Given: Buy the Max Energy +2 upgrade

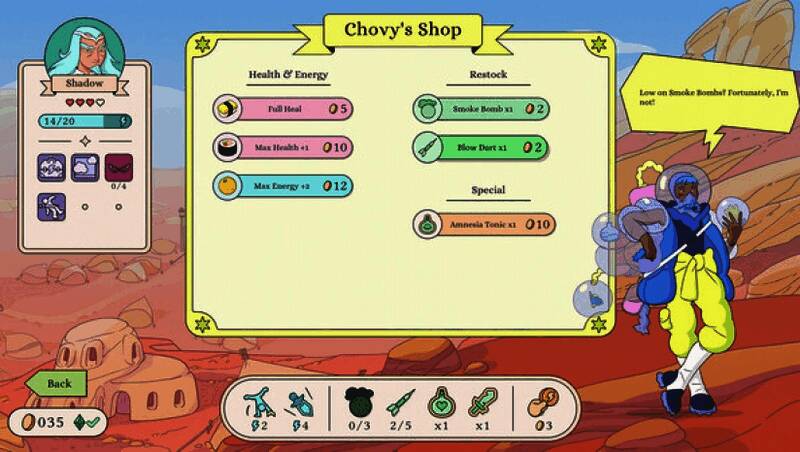Looking at the screenshot, I should pyautogui.click(x=282, y=185).
